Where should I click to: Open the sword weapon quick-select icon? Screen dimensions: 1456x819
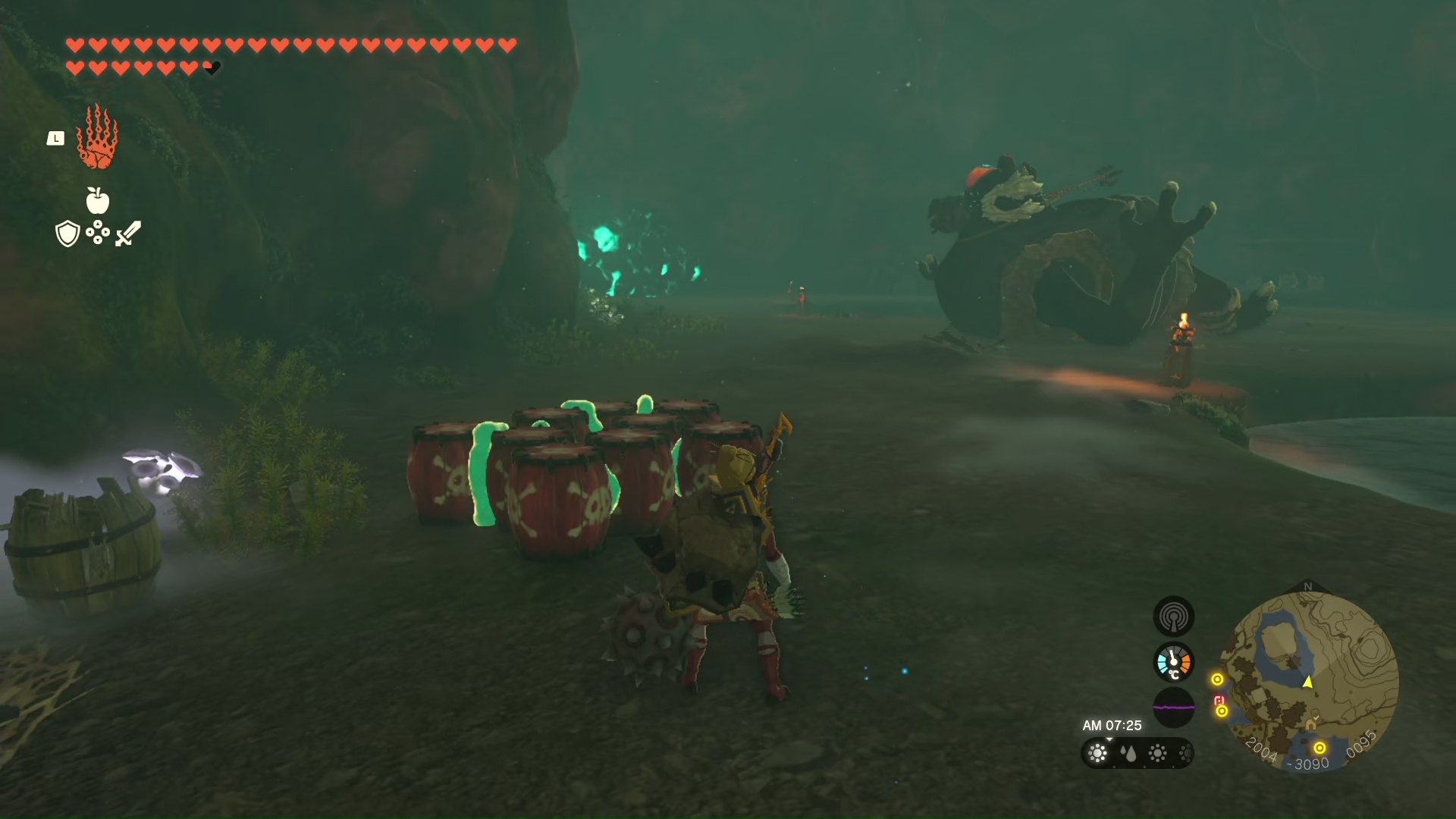tap(128, 233)
